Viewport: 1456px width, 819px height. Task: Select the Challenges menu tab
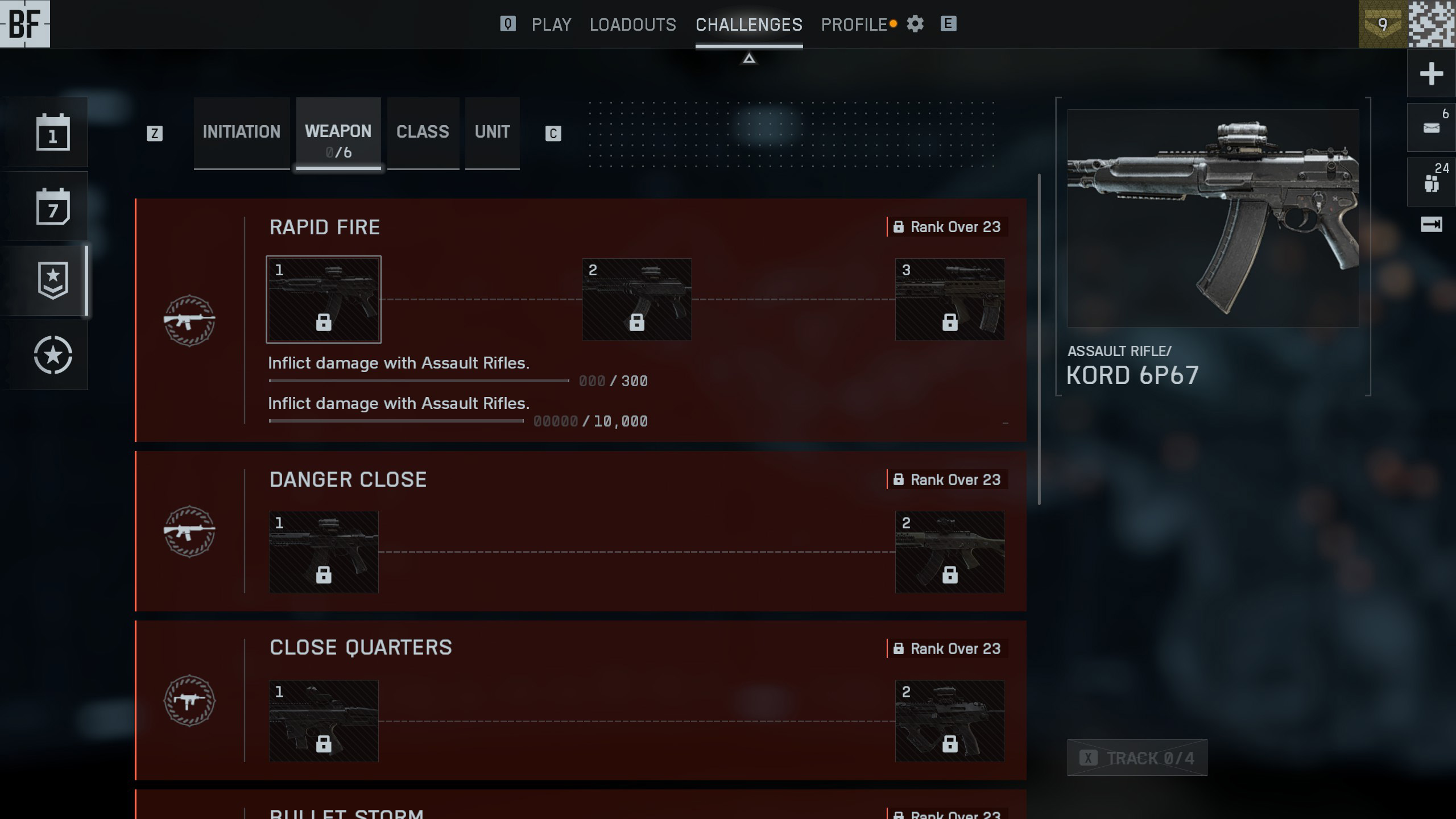coord(748,24)
